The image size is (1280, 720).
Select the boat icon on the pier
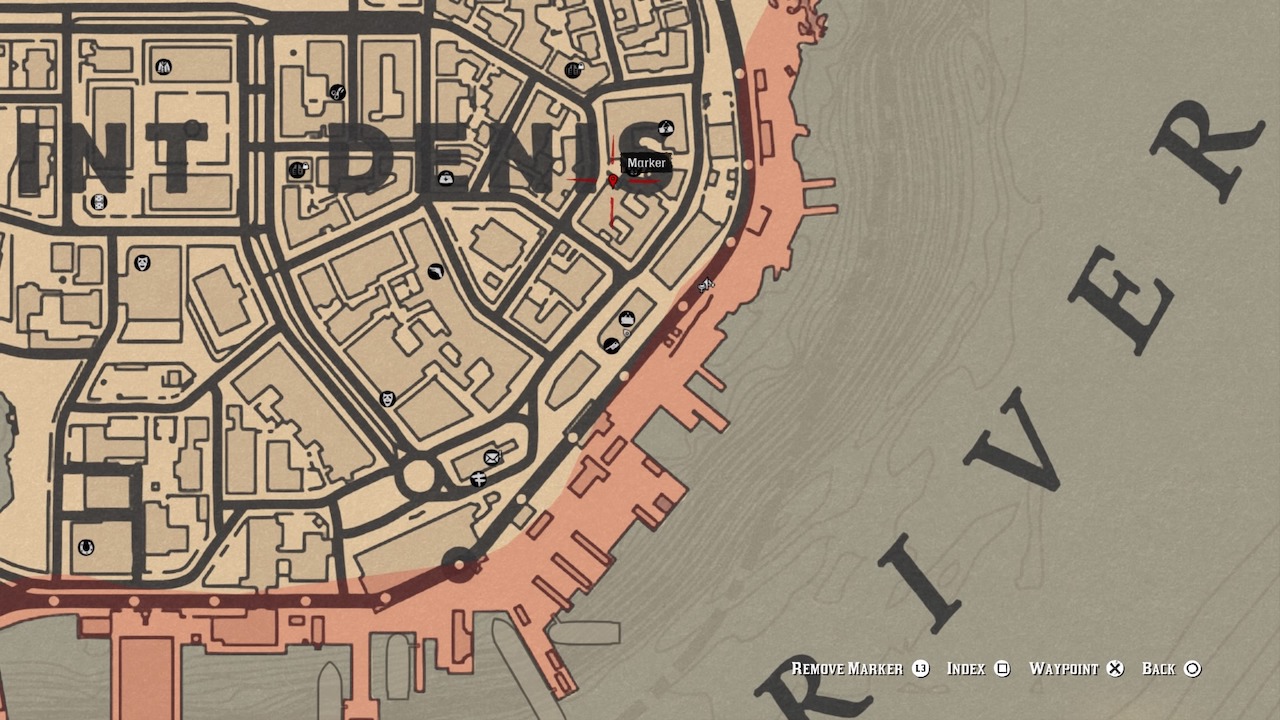[707, 286]
